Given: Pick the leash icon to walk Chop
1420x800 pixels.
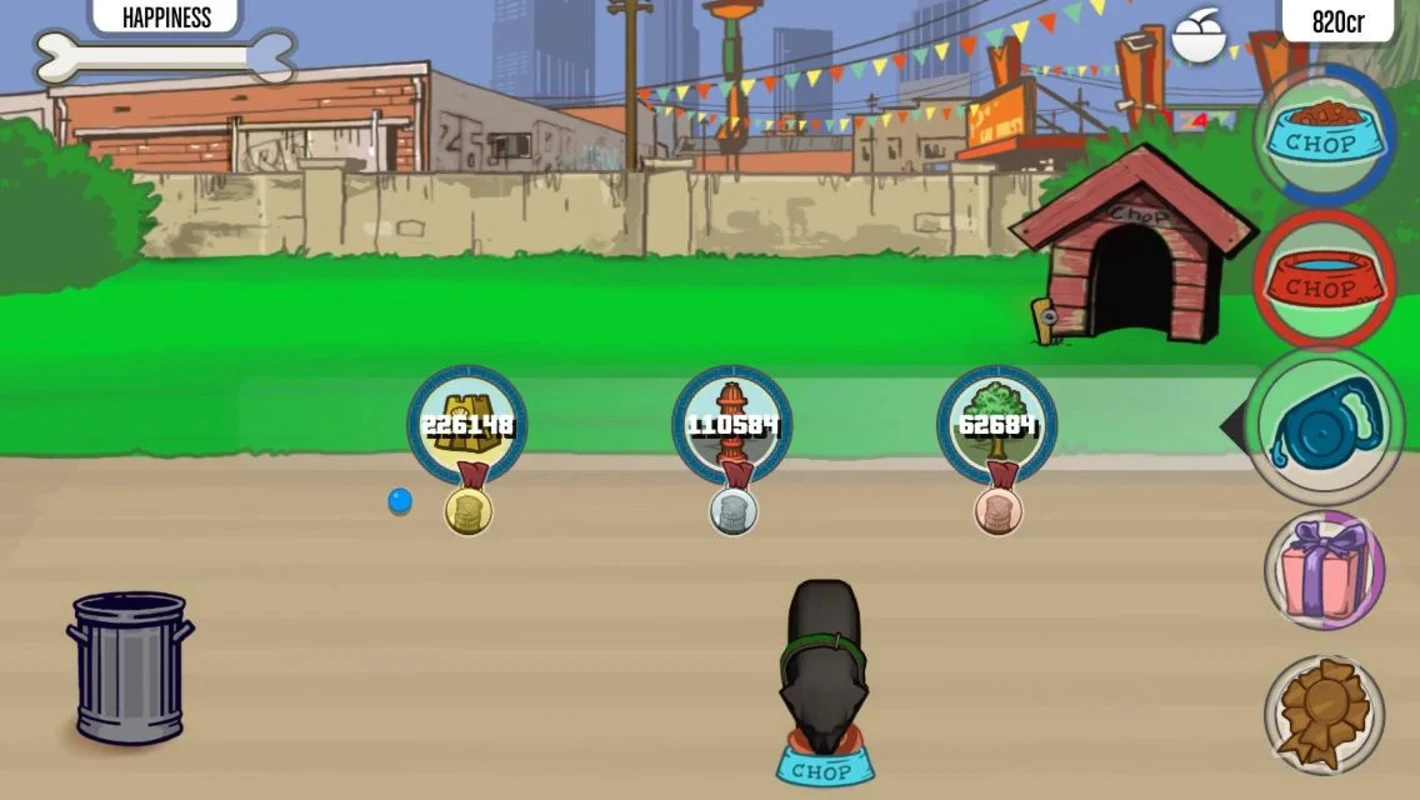Looking at the screenshot, I should pyautogui.click(x=1324, y=428).
